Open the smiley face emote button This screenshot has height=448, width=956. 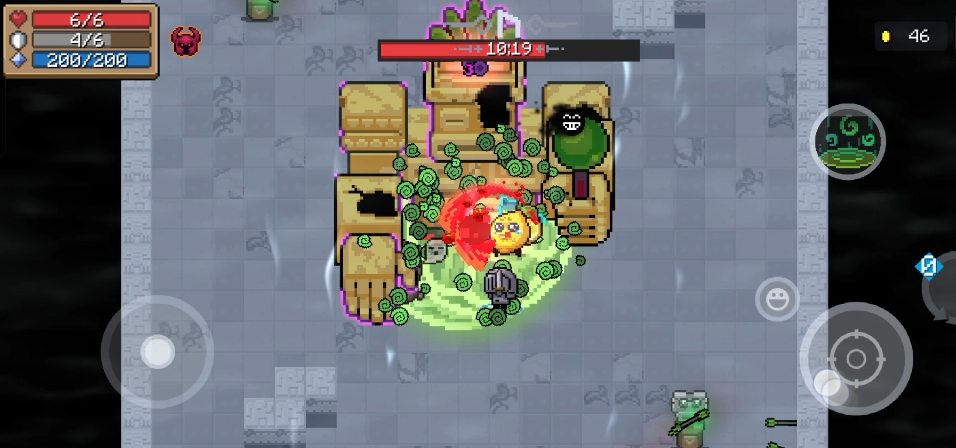(x=776, y=298)
